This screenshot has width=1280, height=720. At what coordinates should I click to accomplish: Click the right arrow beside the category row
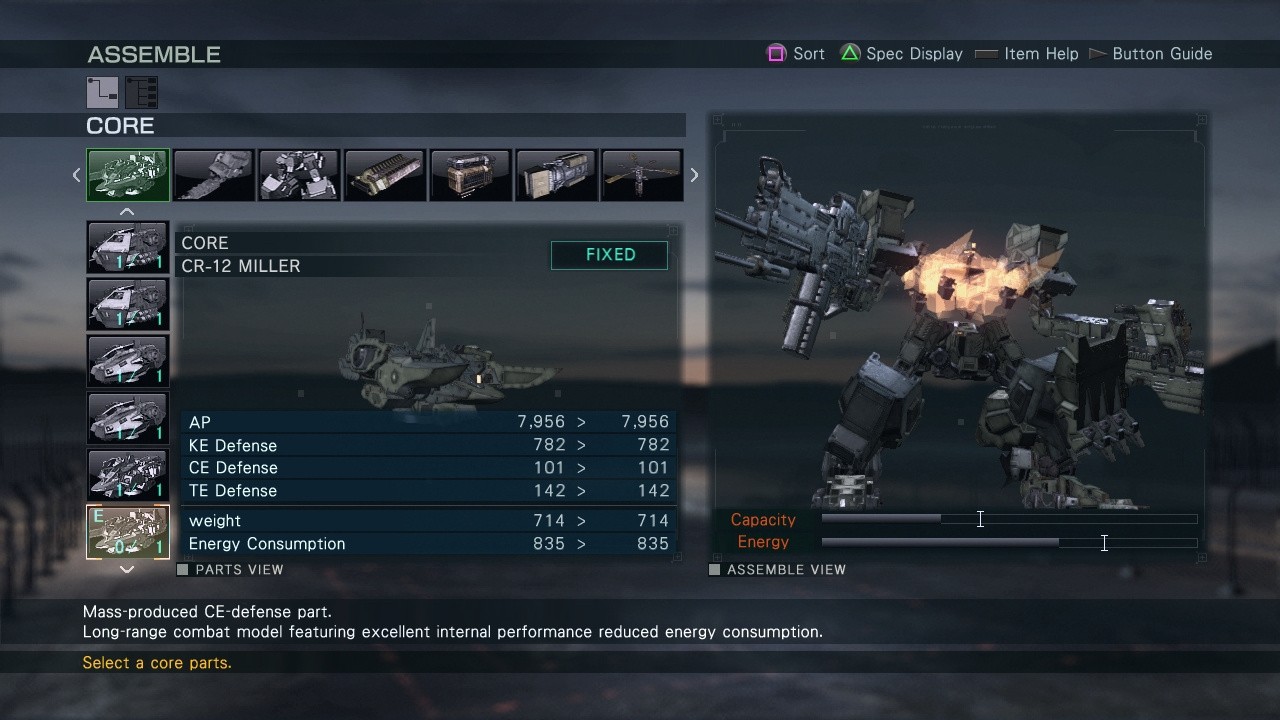694,175
